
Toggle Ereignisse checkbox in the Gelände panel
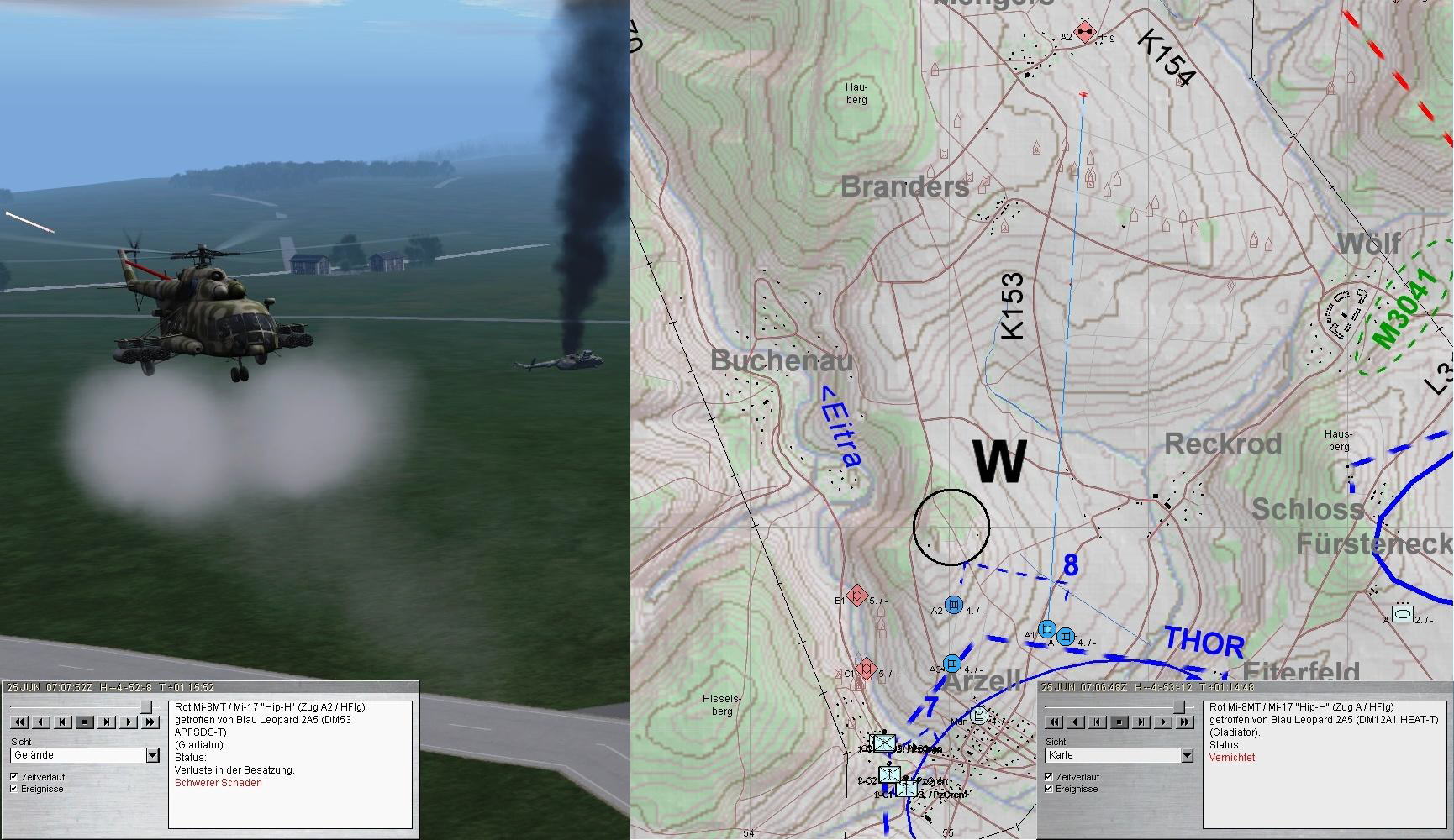click(x=13, y=789)
